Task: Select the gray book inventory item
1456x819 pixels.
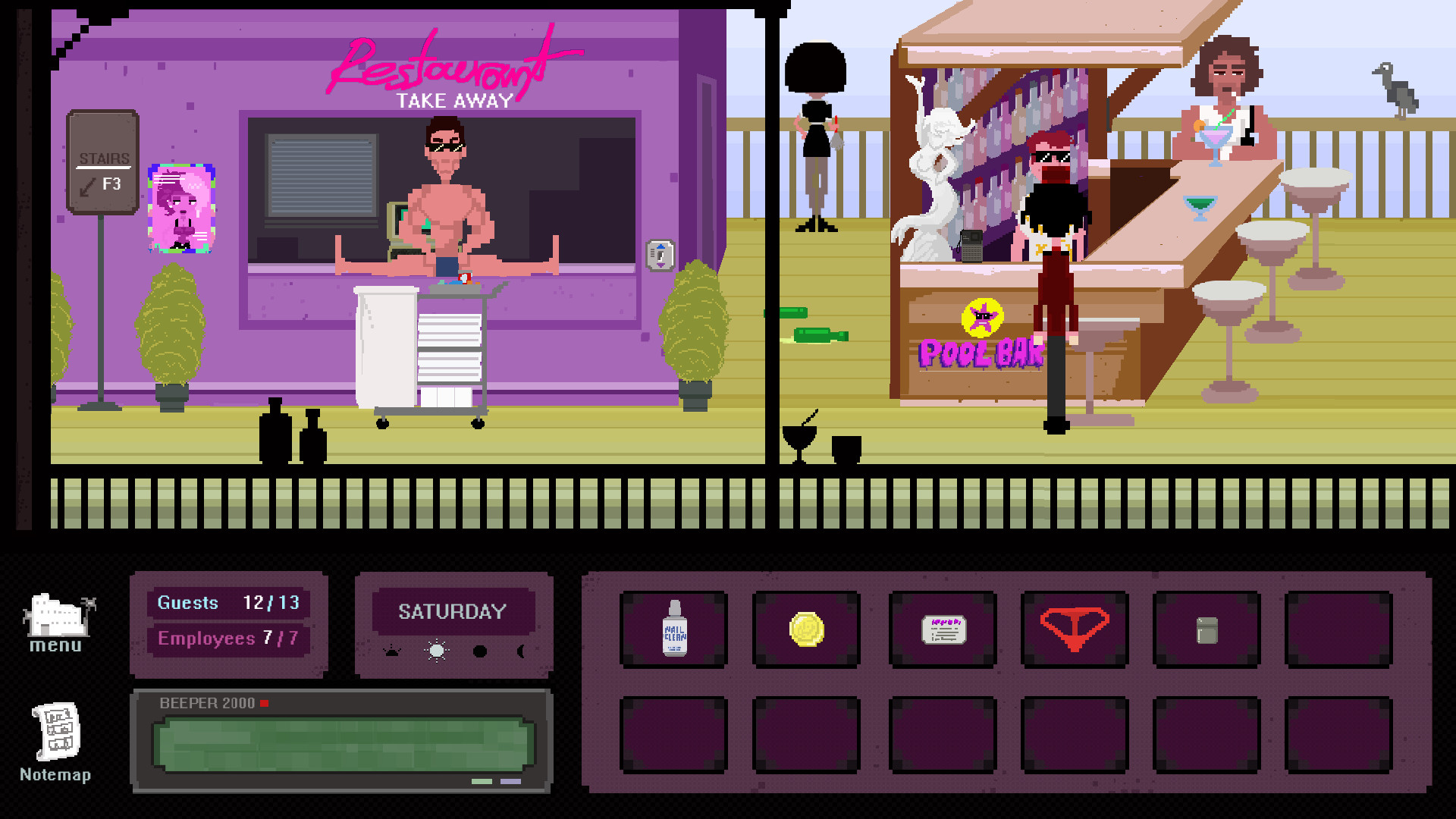Action: [1207, 629]
